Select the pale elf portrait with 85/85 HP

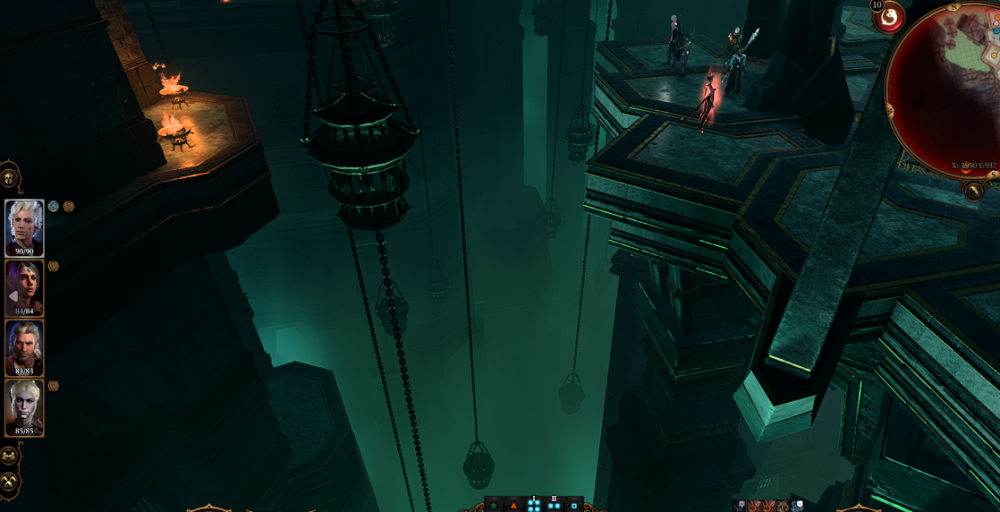point(24,407)
